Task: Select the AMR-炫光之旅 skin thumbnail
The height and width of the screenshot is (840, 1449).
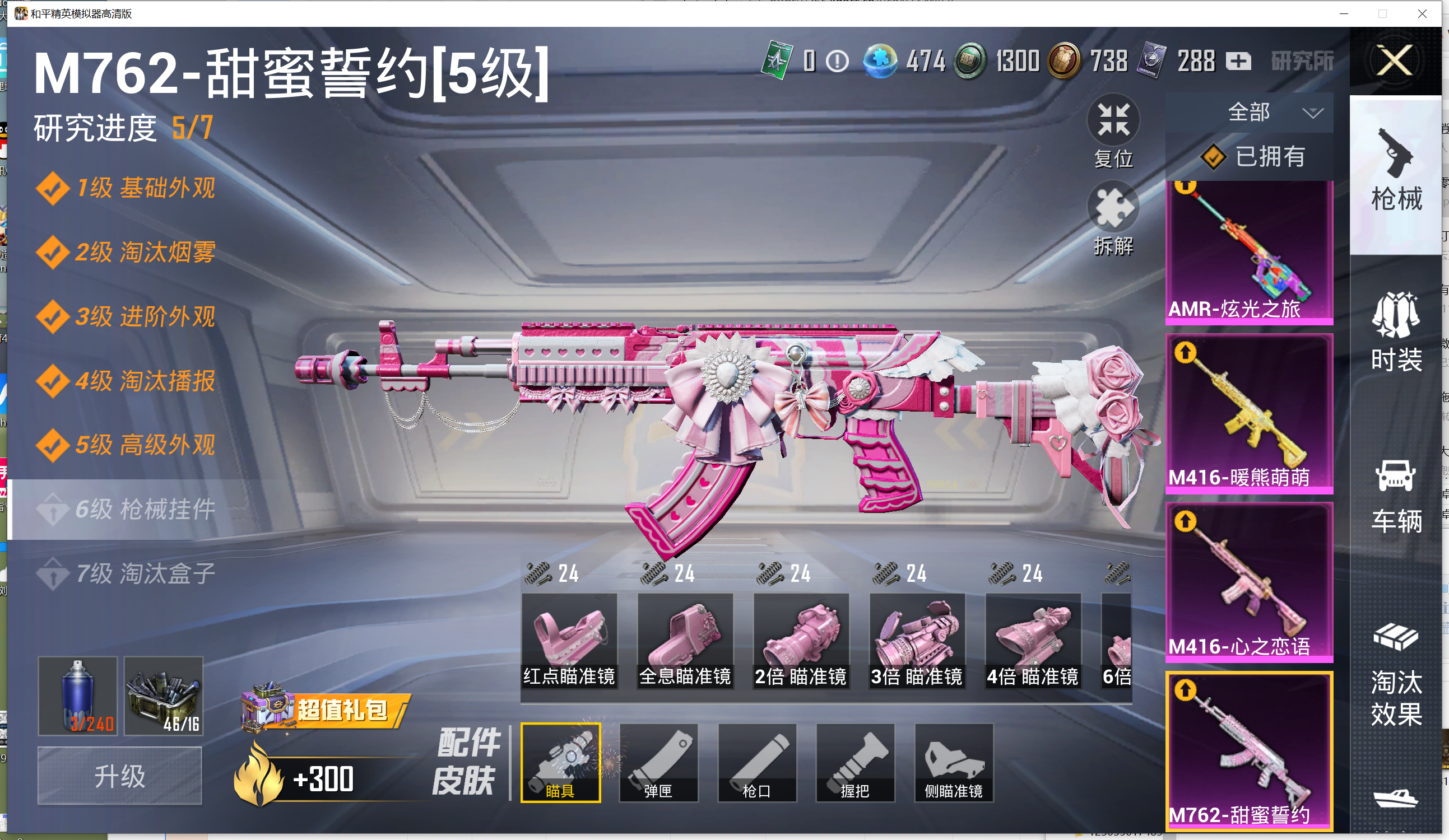Action: (1249, 253)
